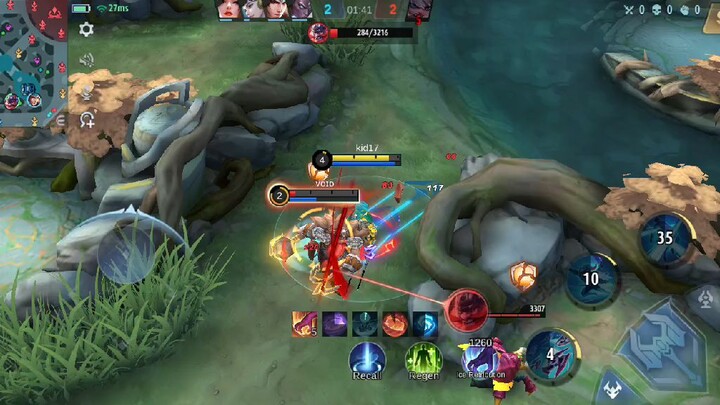Use the skill showing cooldown 10
This screenshot has width=720, height=405.
592,279
